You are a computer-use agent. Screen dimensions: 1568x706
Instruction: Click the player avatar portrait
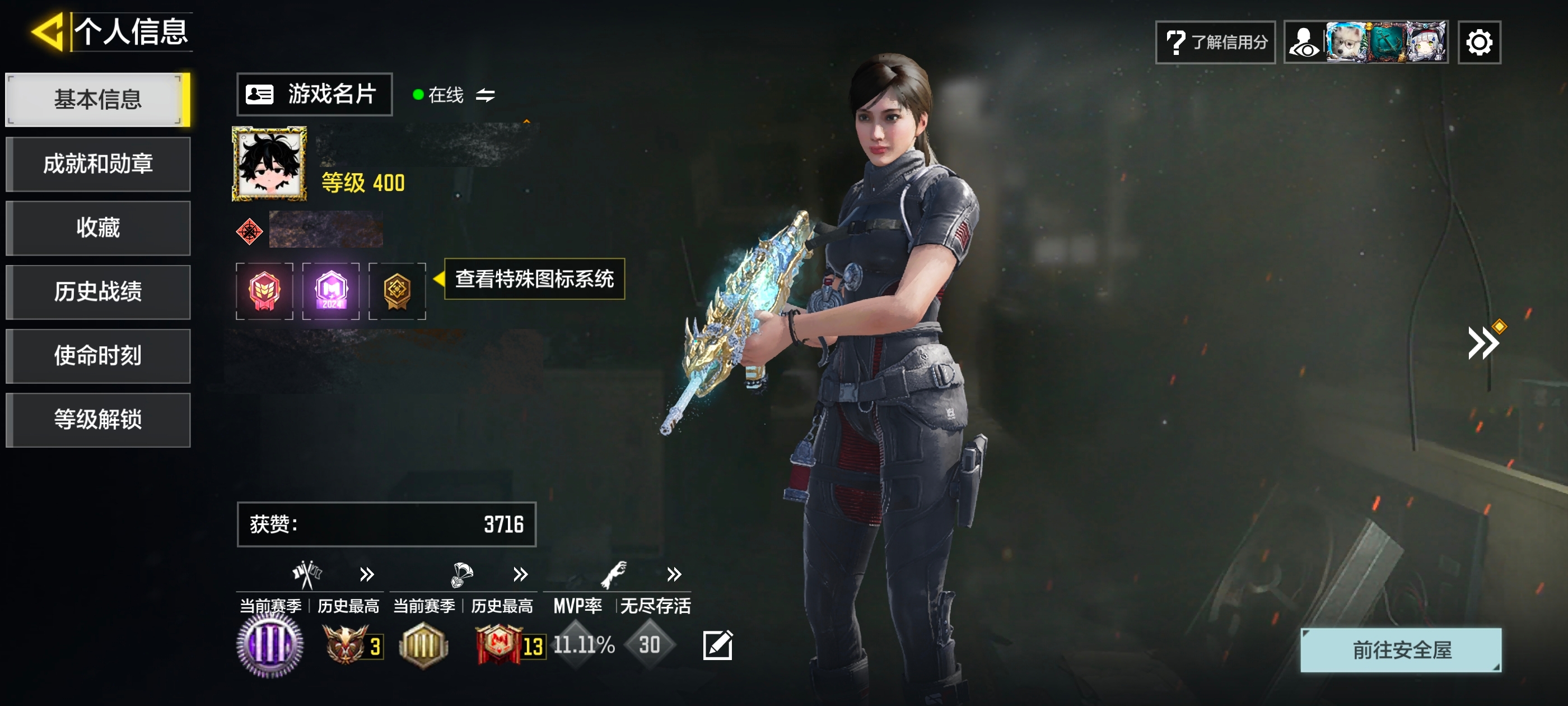click(x=269, y=163)
